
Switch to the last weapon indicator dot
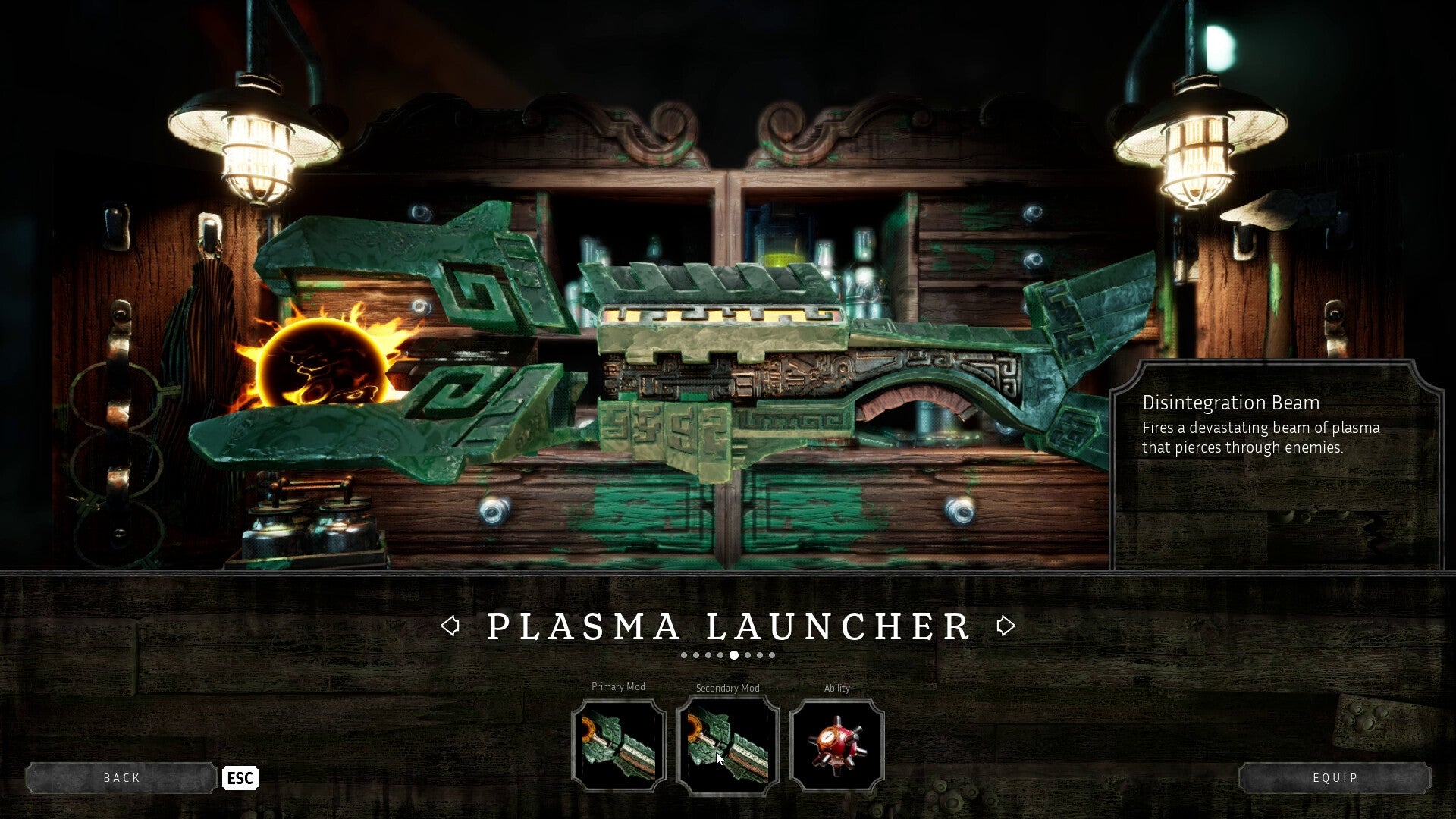[x=772, y=654]
